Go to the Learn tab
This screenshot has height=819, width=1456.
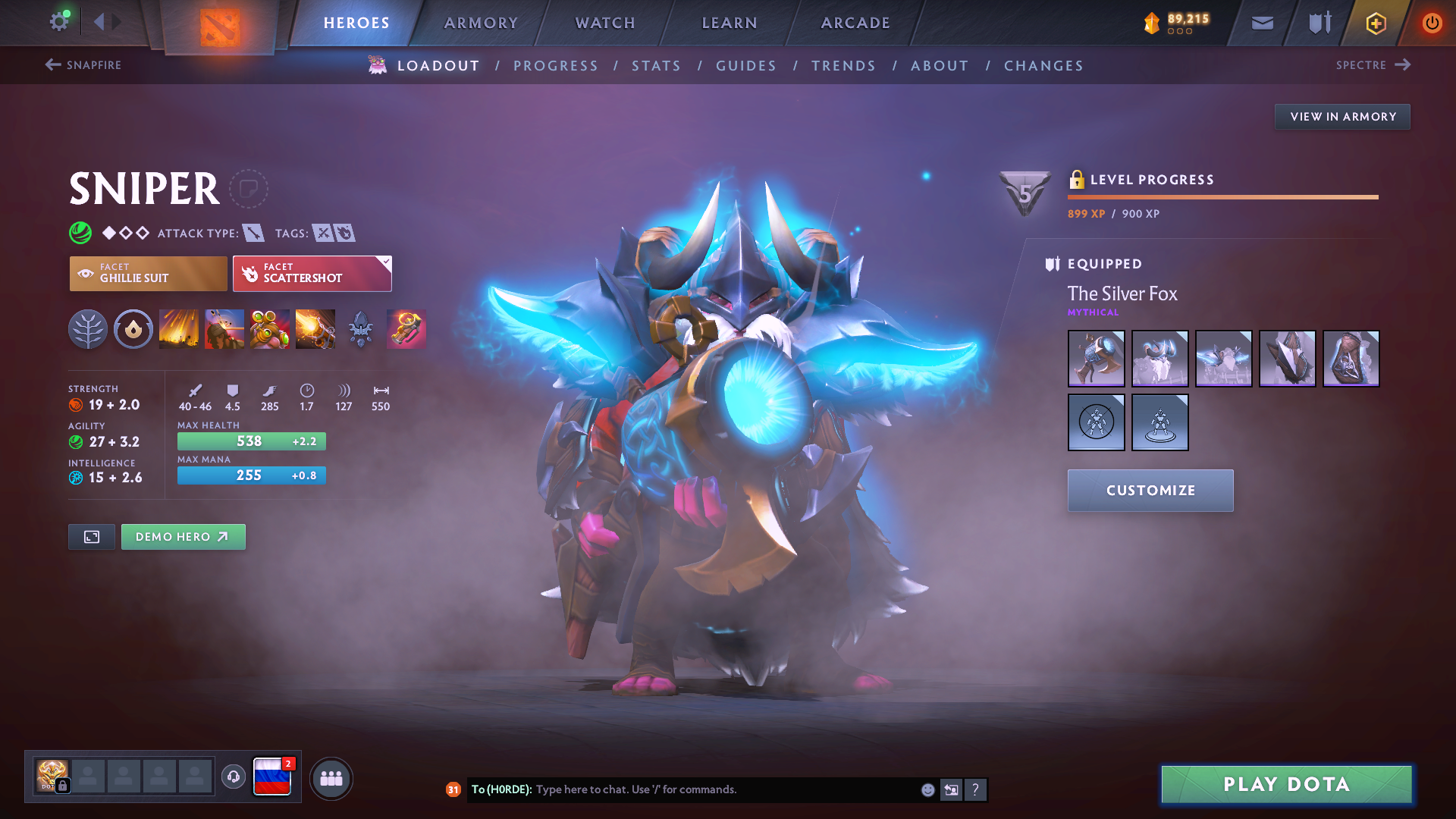pyautogui.click(x=730, y=23)
